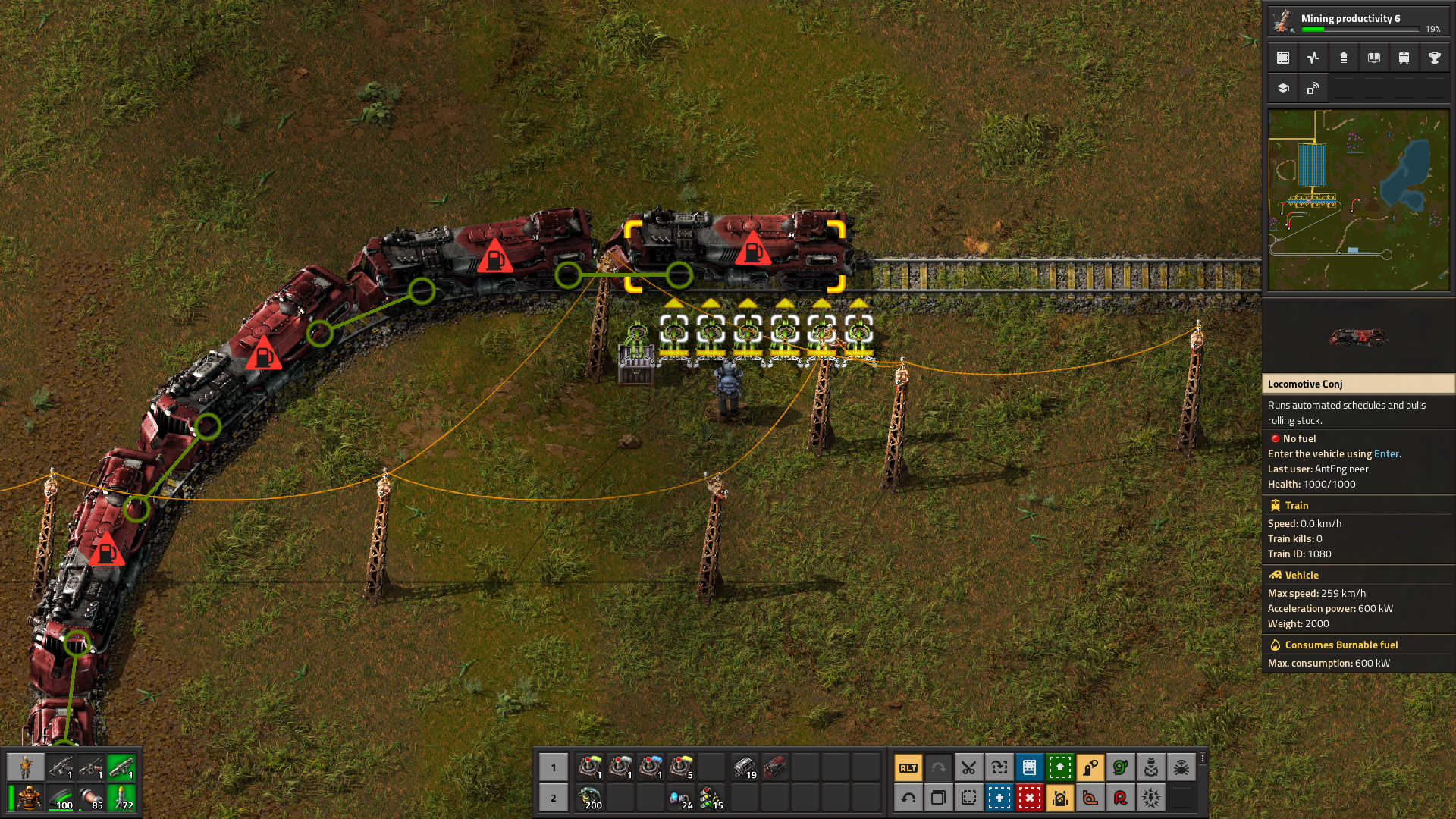Select the deconstruction planner
The width and height of the screenshot is (1456, 819).
(x=1030, y=797)
